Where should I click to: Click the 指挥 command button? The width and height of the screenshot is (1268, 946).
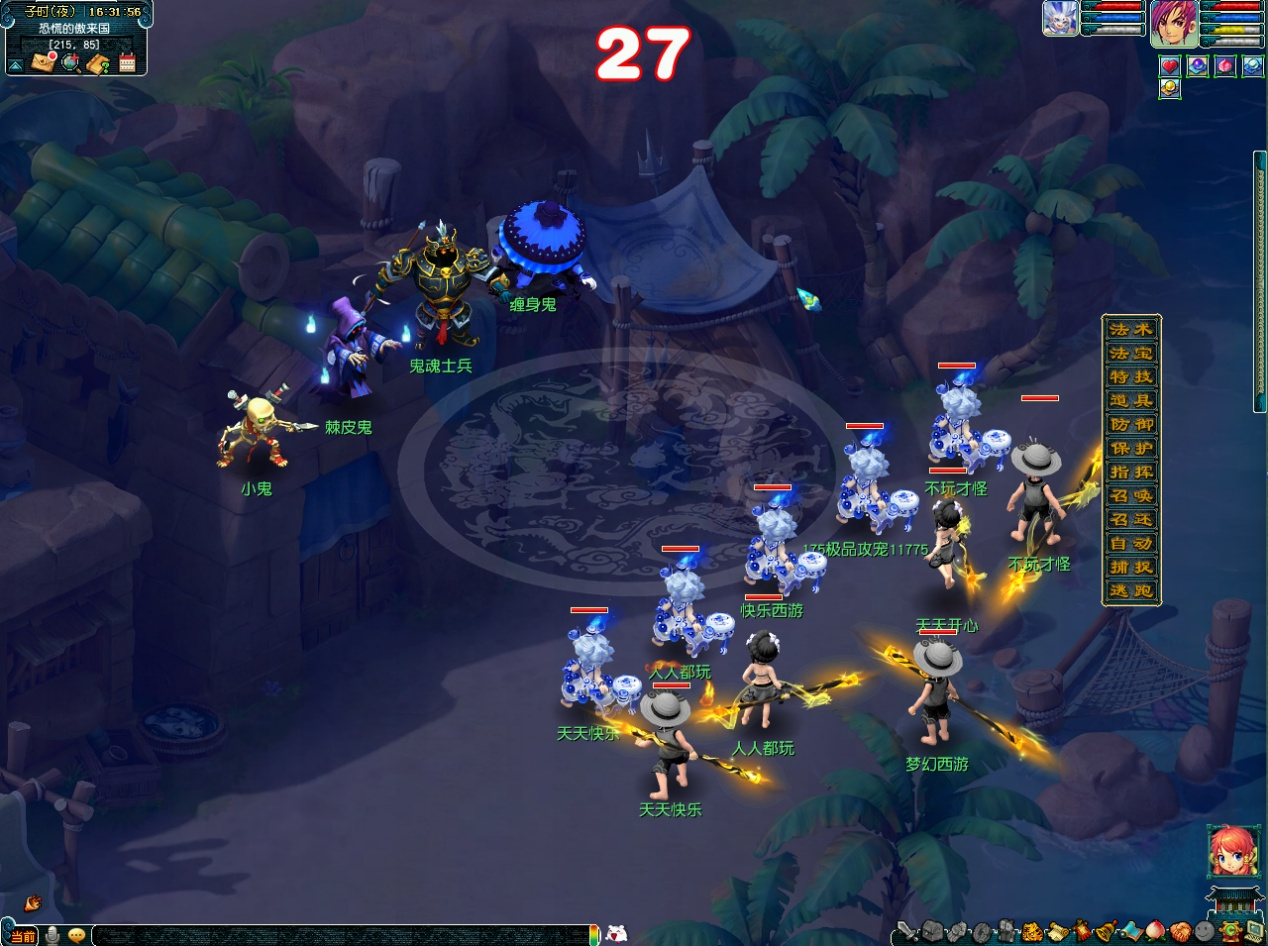1131,472
